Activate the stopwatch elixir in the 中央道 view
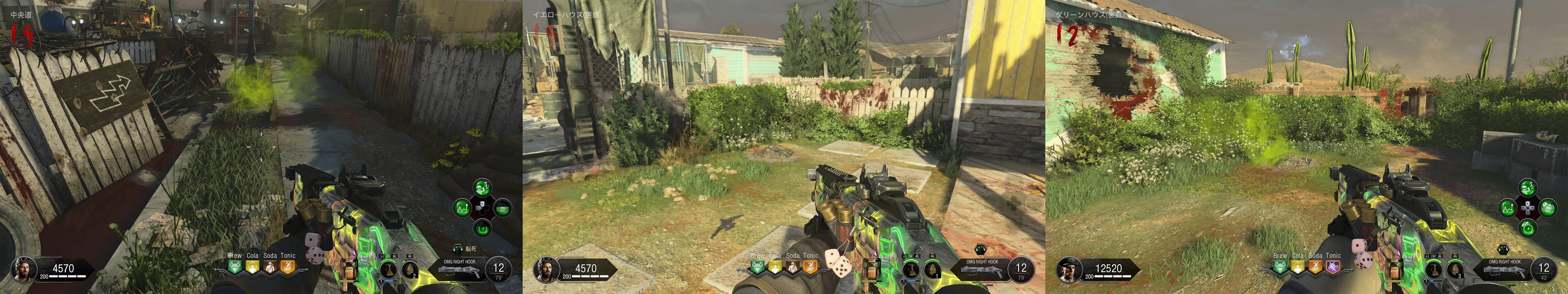1568x294 pixels. click(x=483, y=228)
